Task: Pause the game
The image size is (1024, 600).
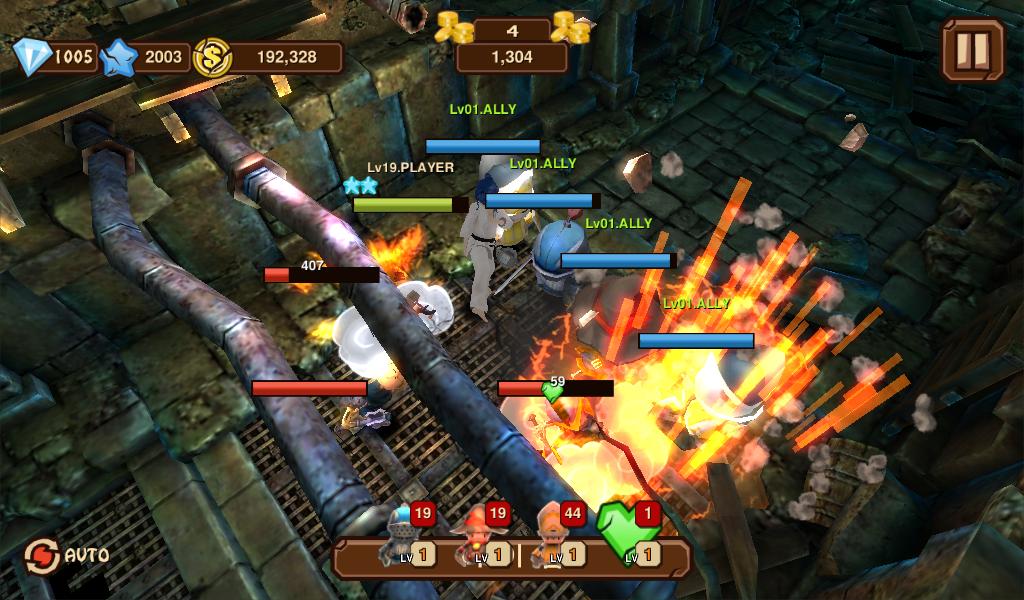Action: 972,48
